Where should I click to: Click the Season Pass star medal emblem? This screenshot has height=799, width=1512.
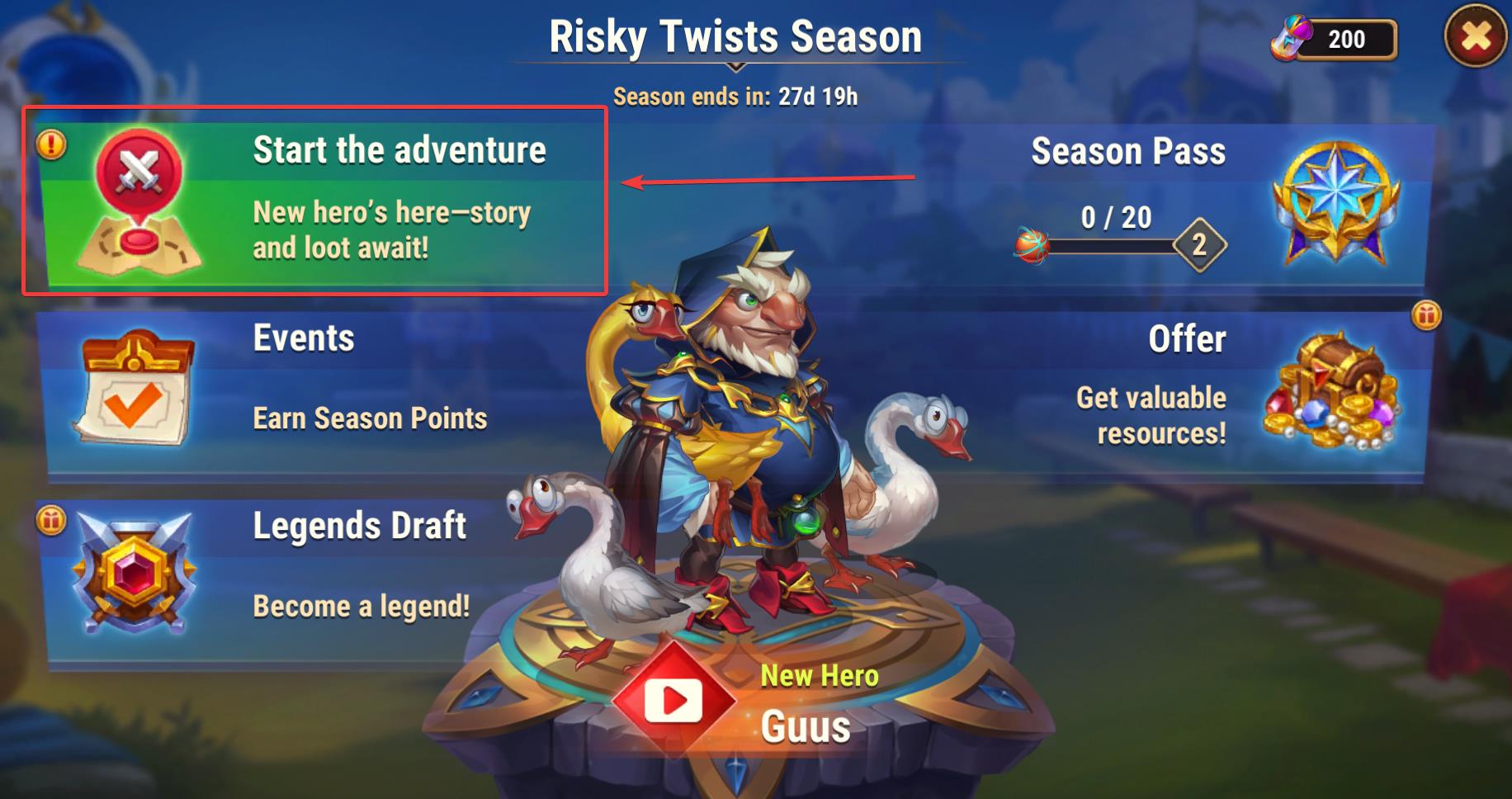pos(1335,202)
